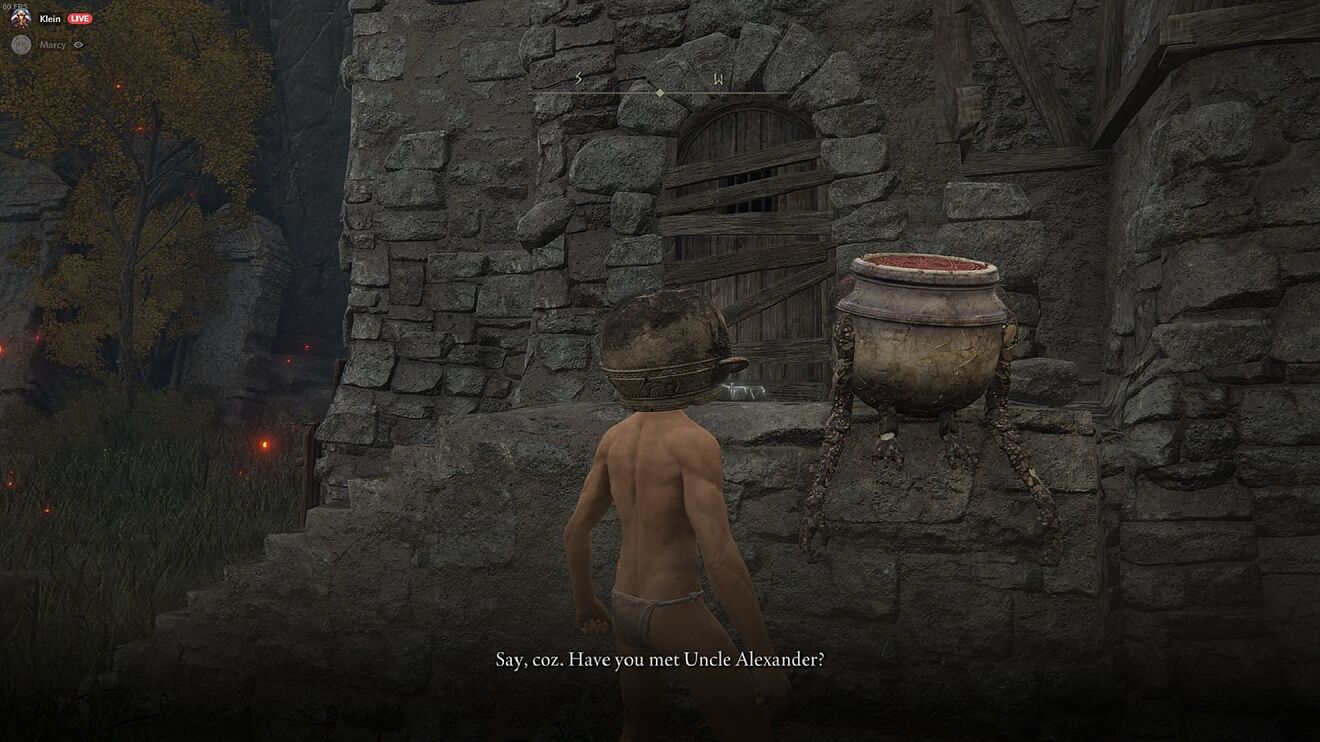Select viewer Marcy's avatar

point(20,44)
